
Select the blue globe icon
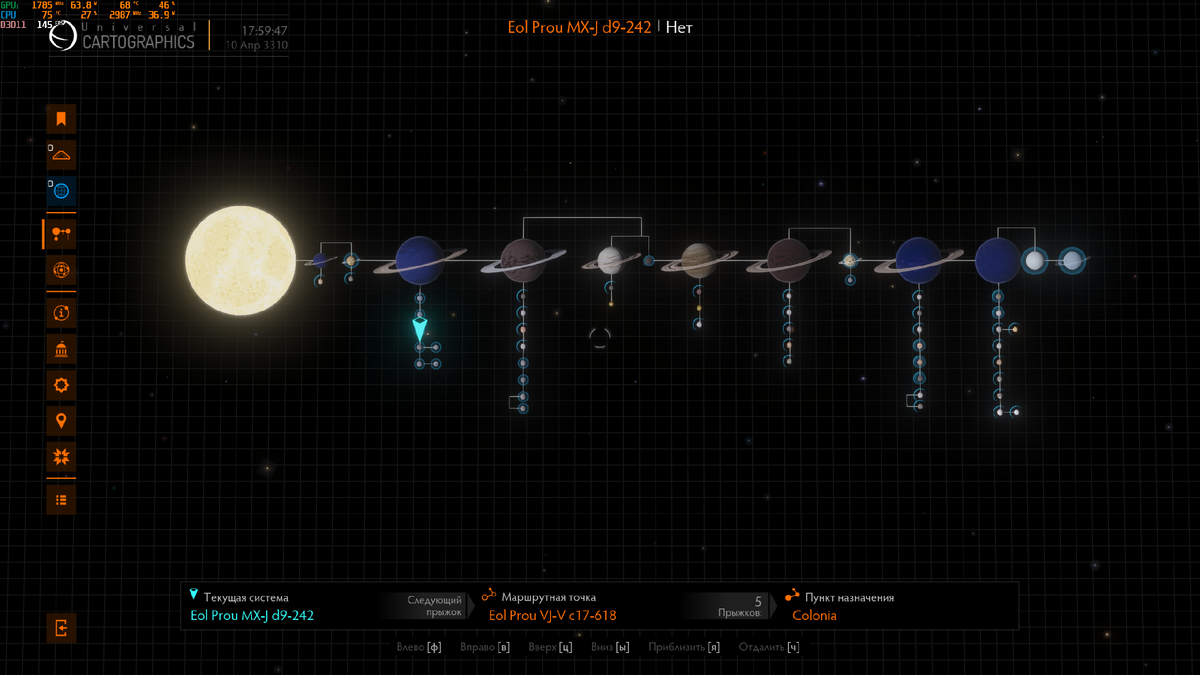pos(61,191)
